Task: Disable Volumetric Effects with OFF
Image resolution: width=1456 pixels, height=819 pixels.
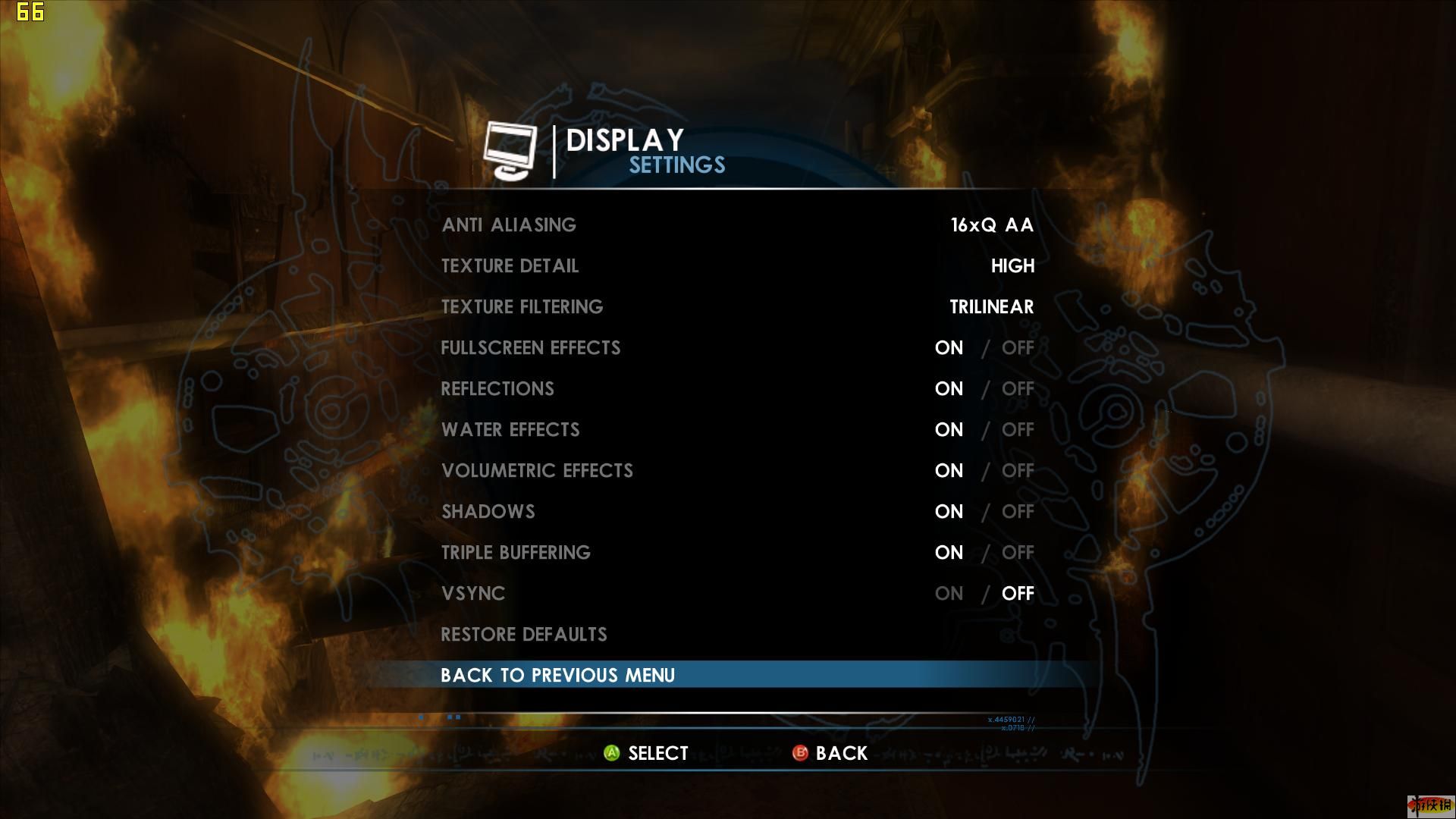Action: coord(1018,471)
